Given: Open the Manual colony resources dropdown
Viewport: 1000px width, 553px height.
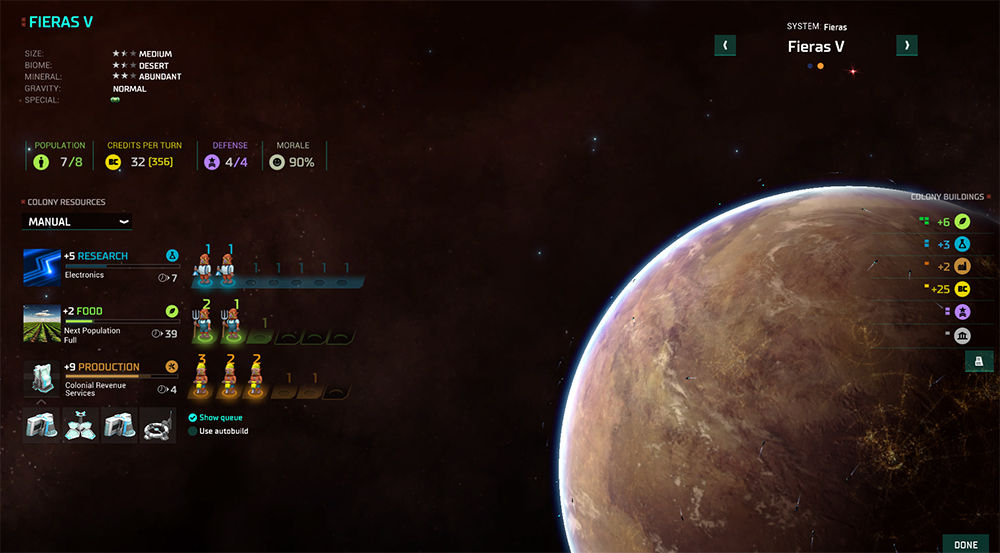Looking at the screenshot, I should tap(77, 221).
